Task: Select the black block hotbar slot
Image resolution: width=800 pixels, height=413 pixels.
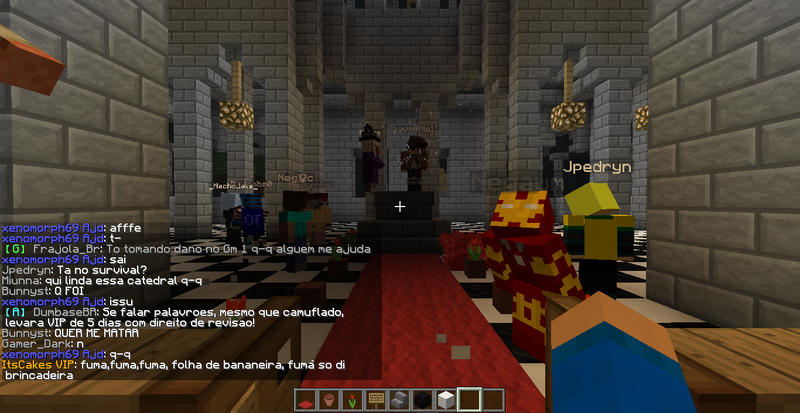Action: pos(424,402)
